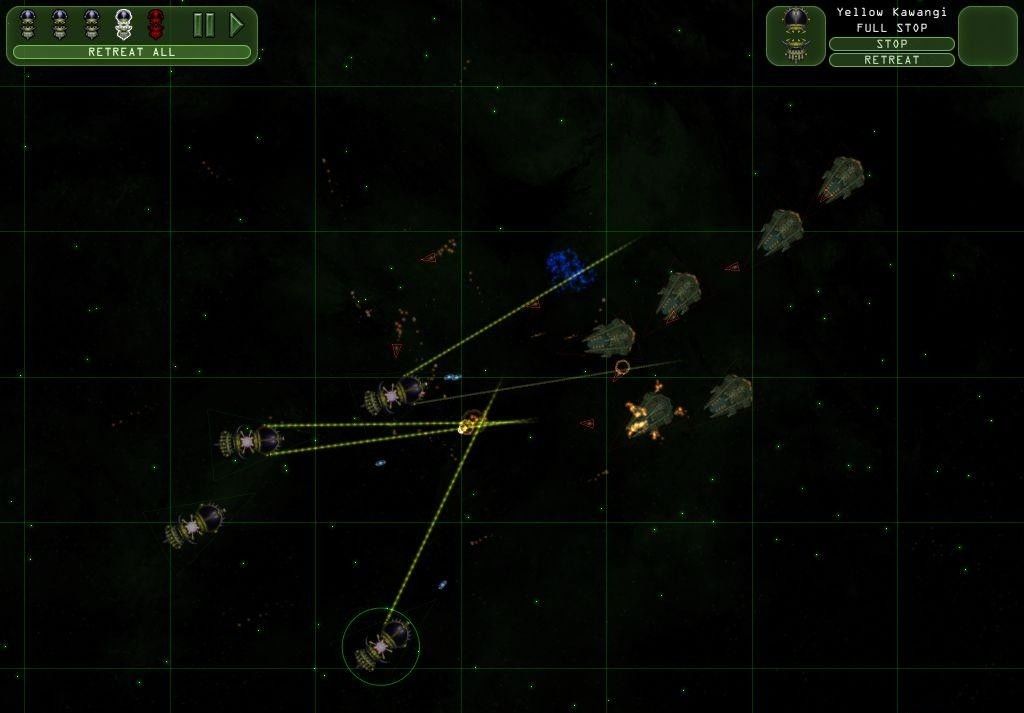This screenshot has width=1024, height=713.
Task: Select the white-highlighted ship in the fleet bar
Action: [124, 24]
